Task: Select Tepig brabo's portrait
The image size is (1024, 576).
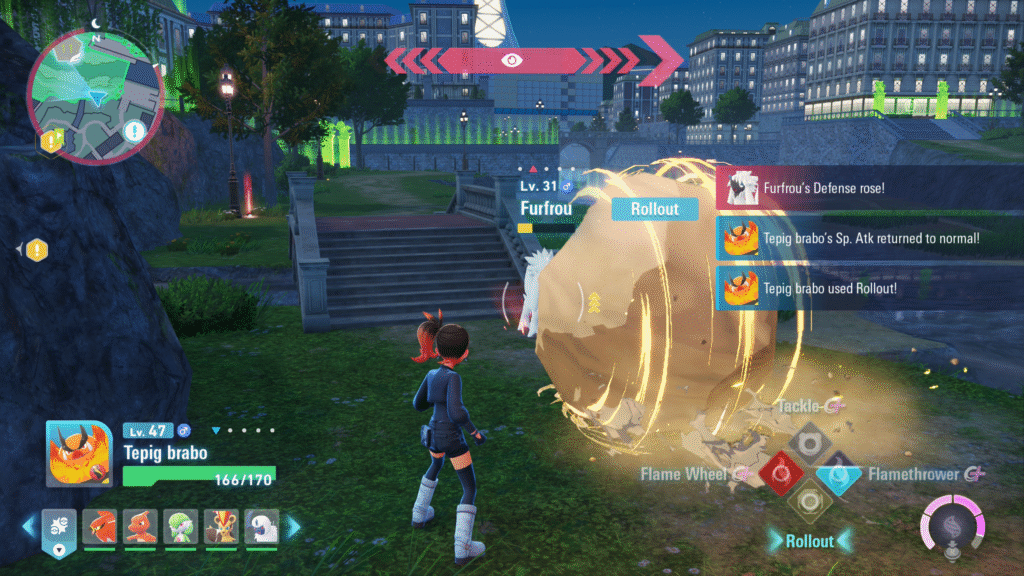Action: (79, 454)
